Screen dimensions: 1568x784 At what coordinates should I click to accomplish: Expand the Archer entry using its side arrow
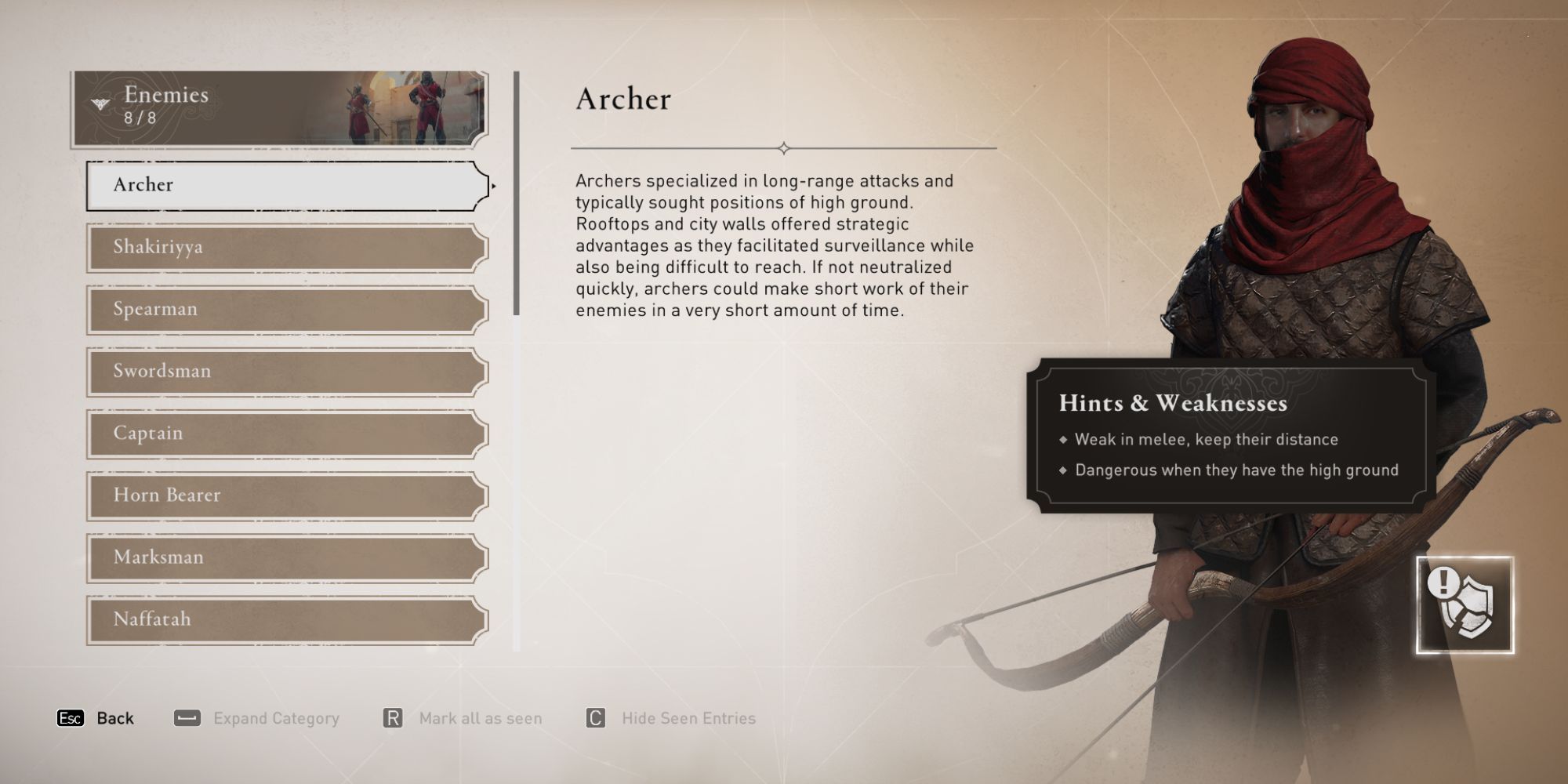click(x=495, y=187)
